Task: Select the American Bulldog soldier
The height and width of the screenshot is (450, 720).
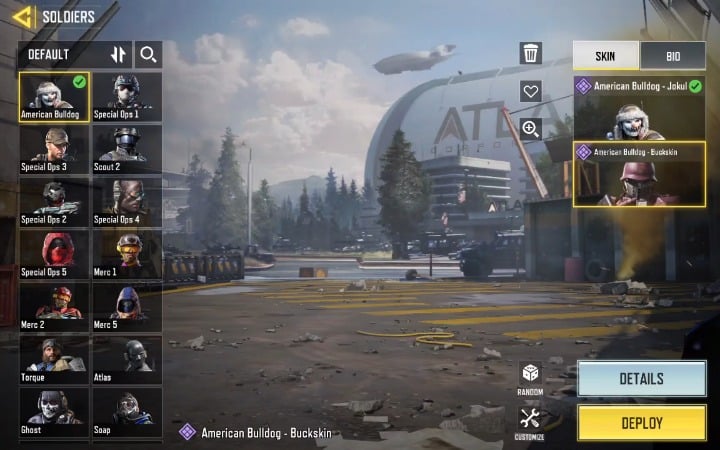Action: click(54, 97)
